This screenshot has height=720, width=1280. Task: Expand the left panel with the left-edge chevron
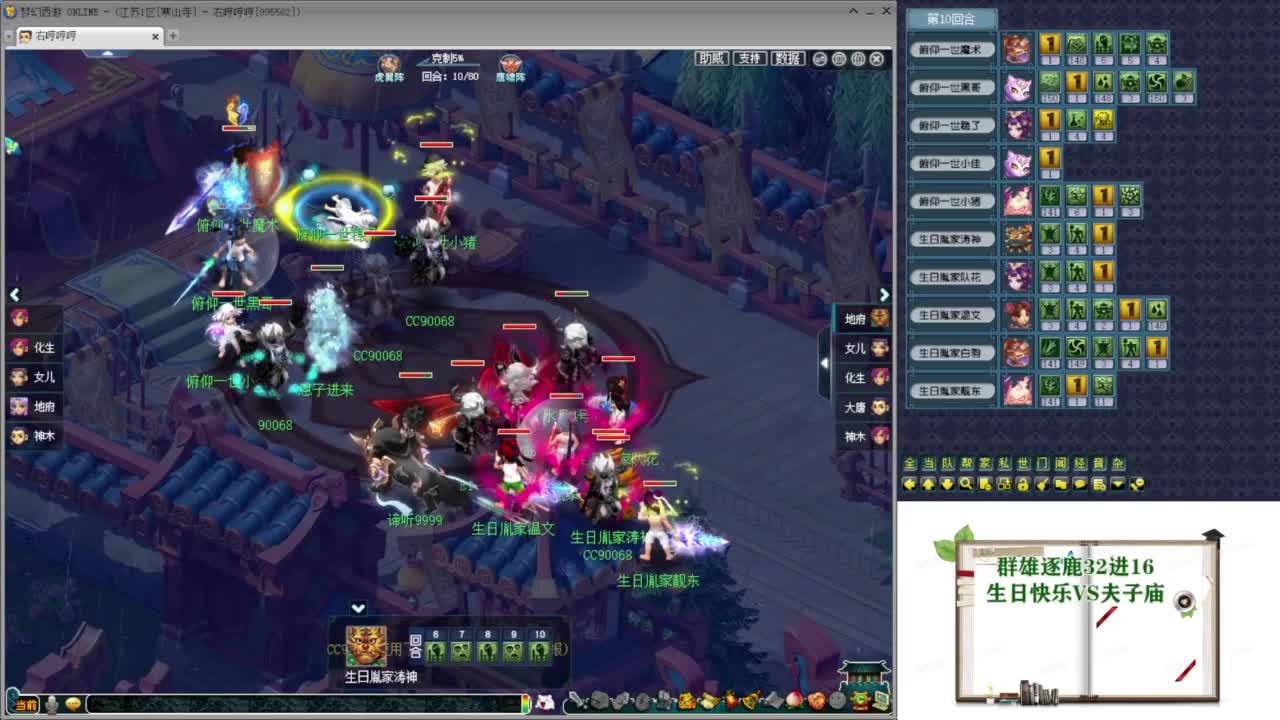coord(15,294)
